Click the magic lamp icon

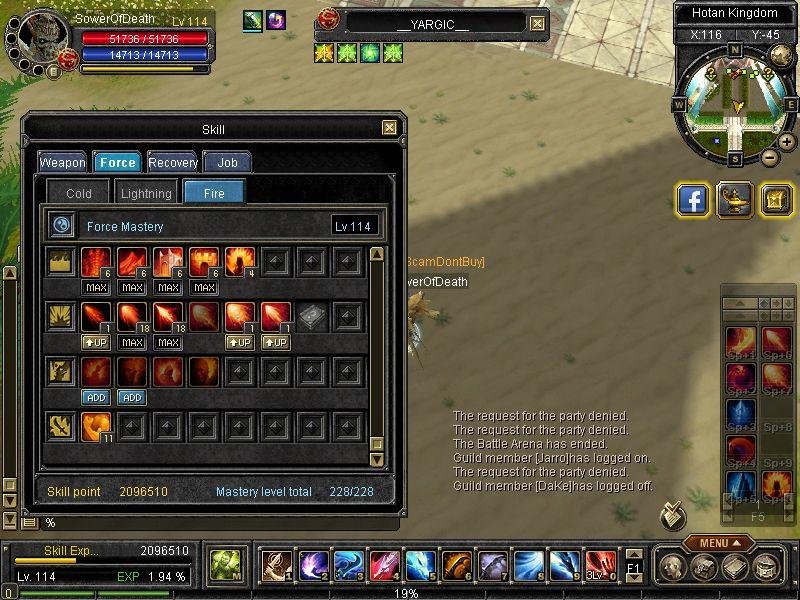click(x=735, y=199)
